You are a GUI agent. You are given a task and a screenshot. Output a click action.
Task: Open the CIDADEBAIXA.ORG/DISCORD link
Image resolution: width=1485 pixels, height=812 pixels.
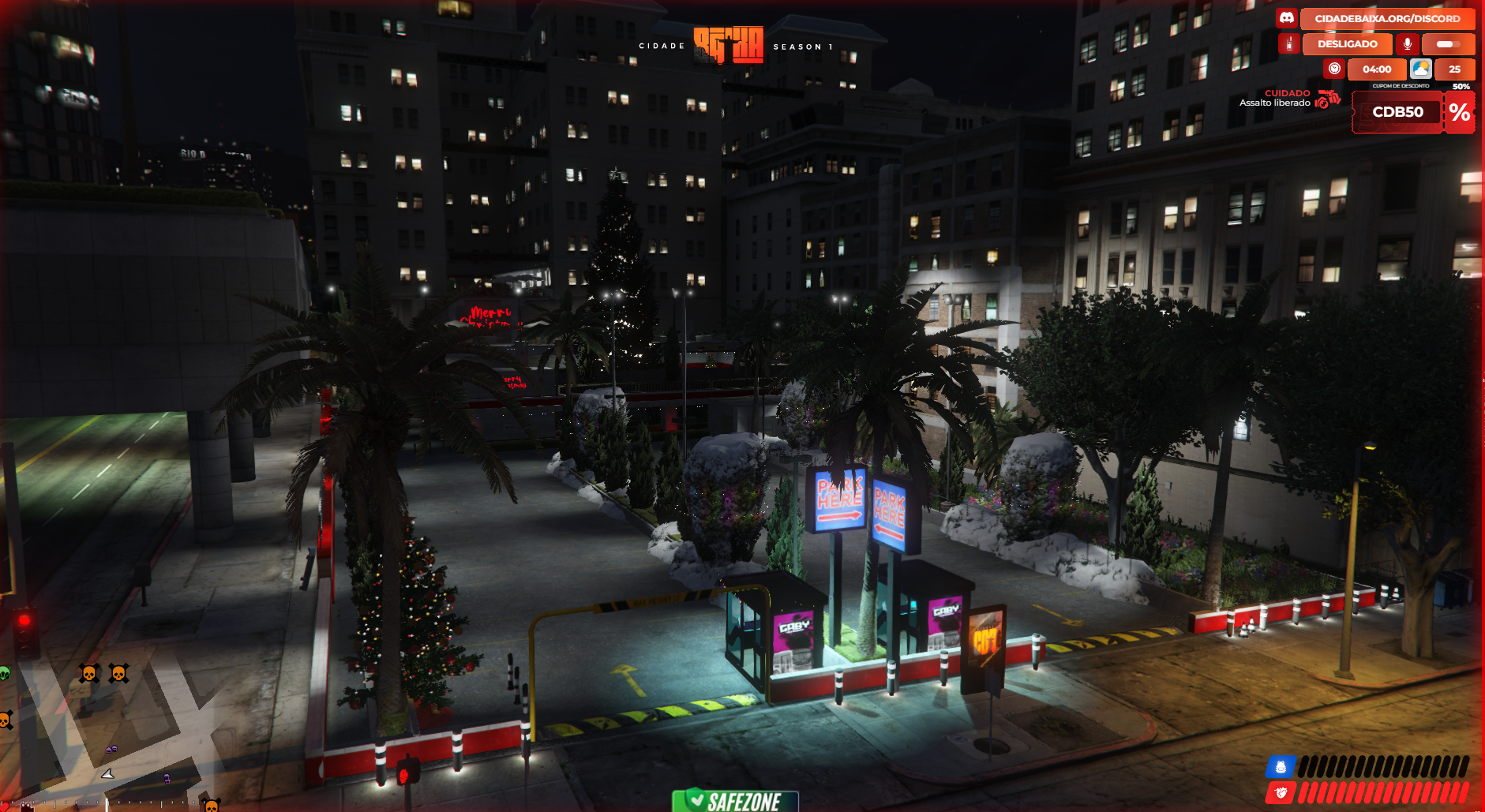tap(1387, 18)
